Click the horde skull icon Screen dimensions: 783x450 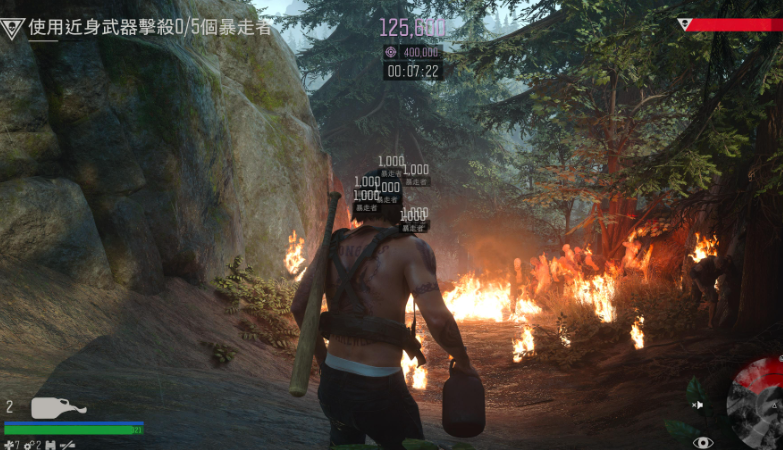(685, 24)
